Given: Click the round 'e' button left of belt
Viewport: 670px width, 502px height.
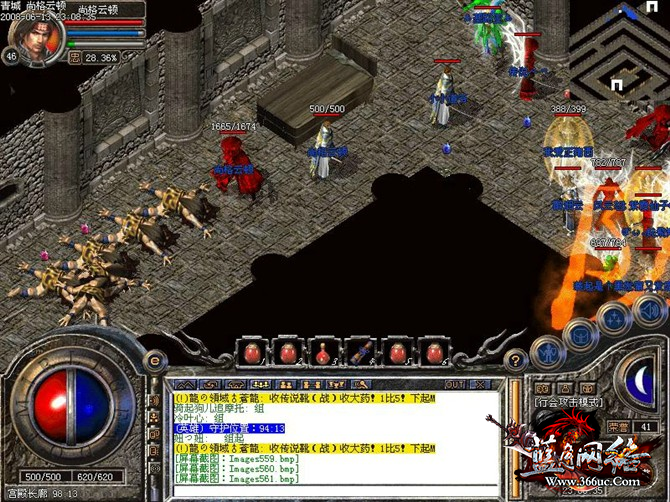Looking at the screenshot, I should tap(155, 361).
